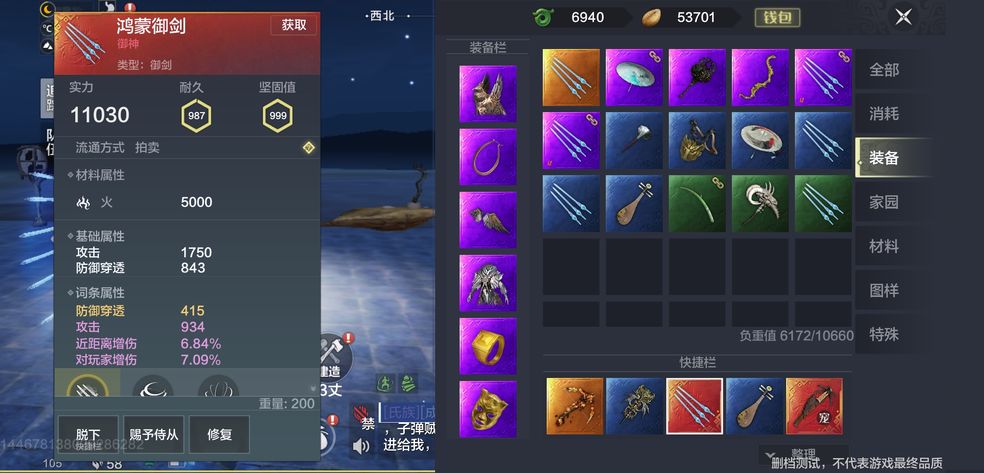Give item to attendant via 赐予侍从
The width and height of the screenshot is (984, 473).
(153, 434)
